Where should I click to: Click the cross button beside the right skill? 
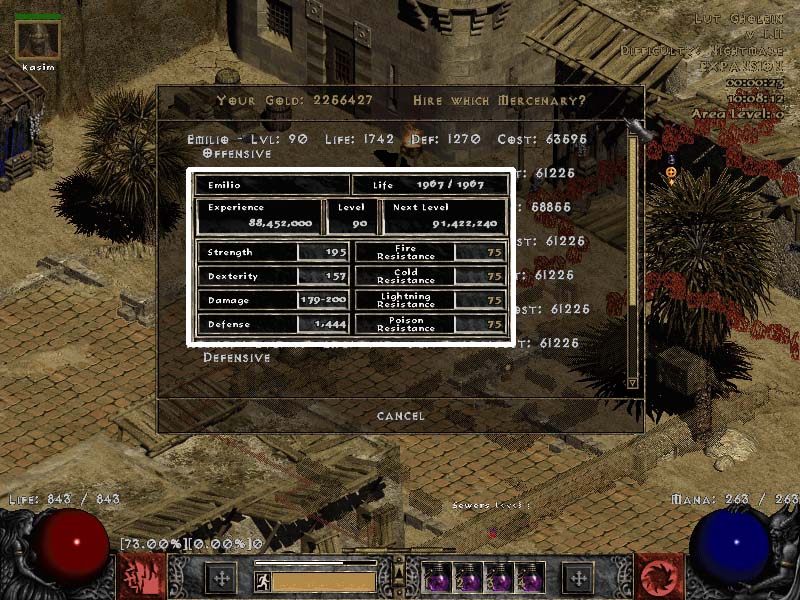(x=578, y=578)
